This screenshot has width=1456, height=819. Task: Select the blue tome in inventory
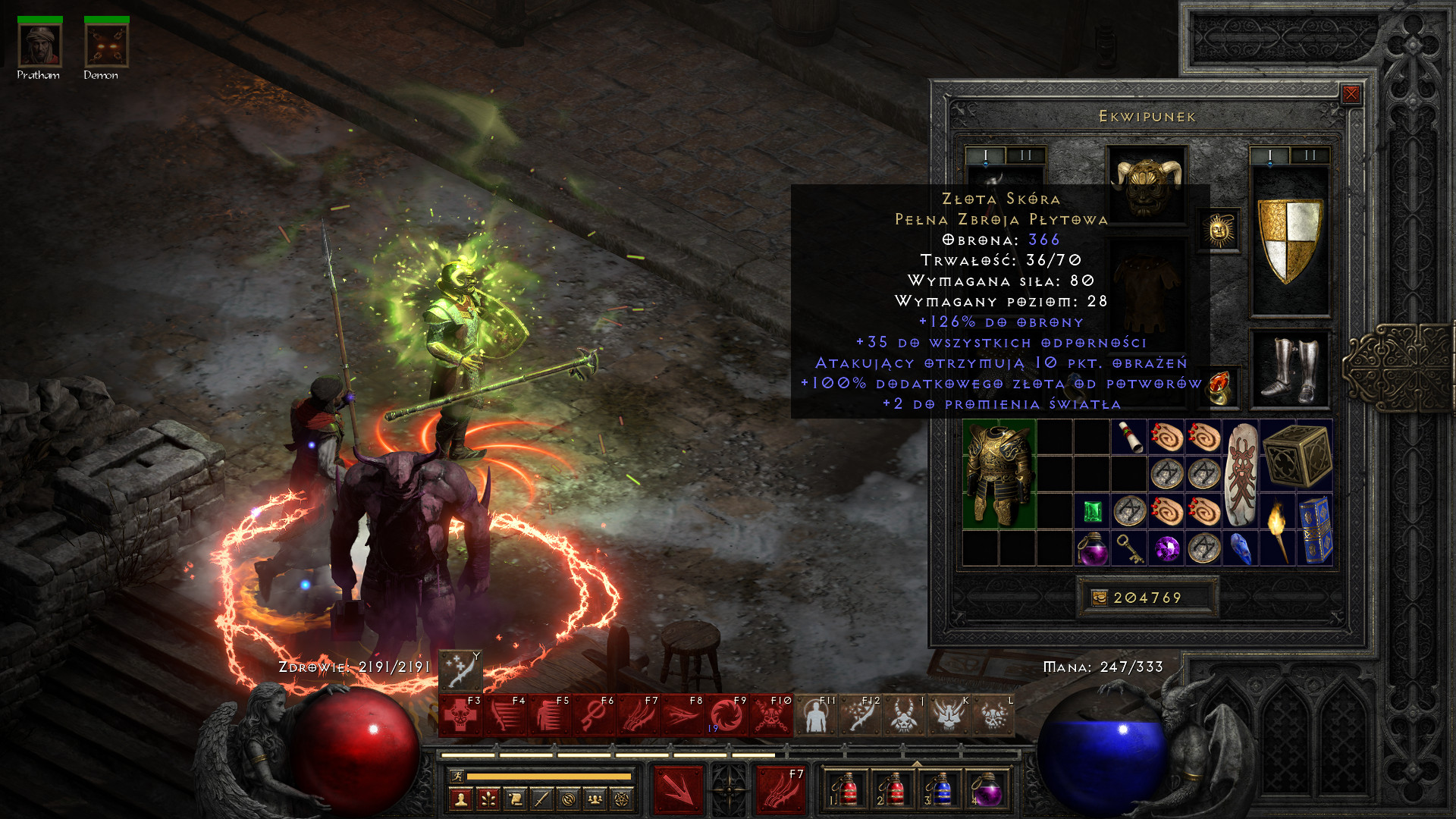[x=1315, y=530]
